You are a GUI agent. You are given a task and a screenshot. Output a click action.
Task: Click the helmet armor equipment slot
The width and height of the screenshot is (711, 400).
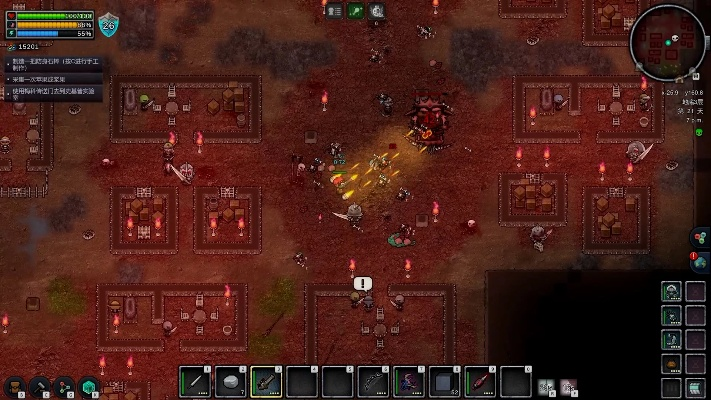point(671,291)
